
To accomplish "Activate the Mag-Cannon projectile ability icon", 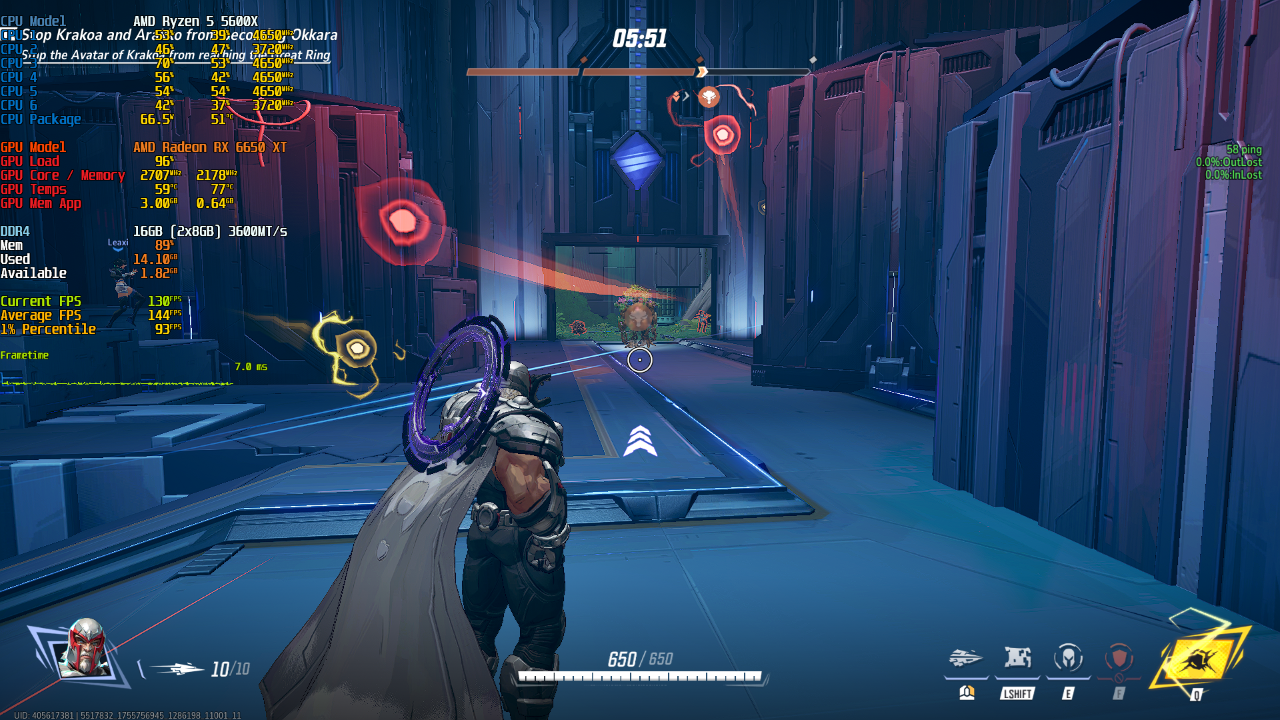I will pos(966,658).
